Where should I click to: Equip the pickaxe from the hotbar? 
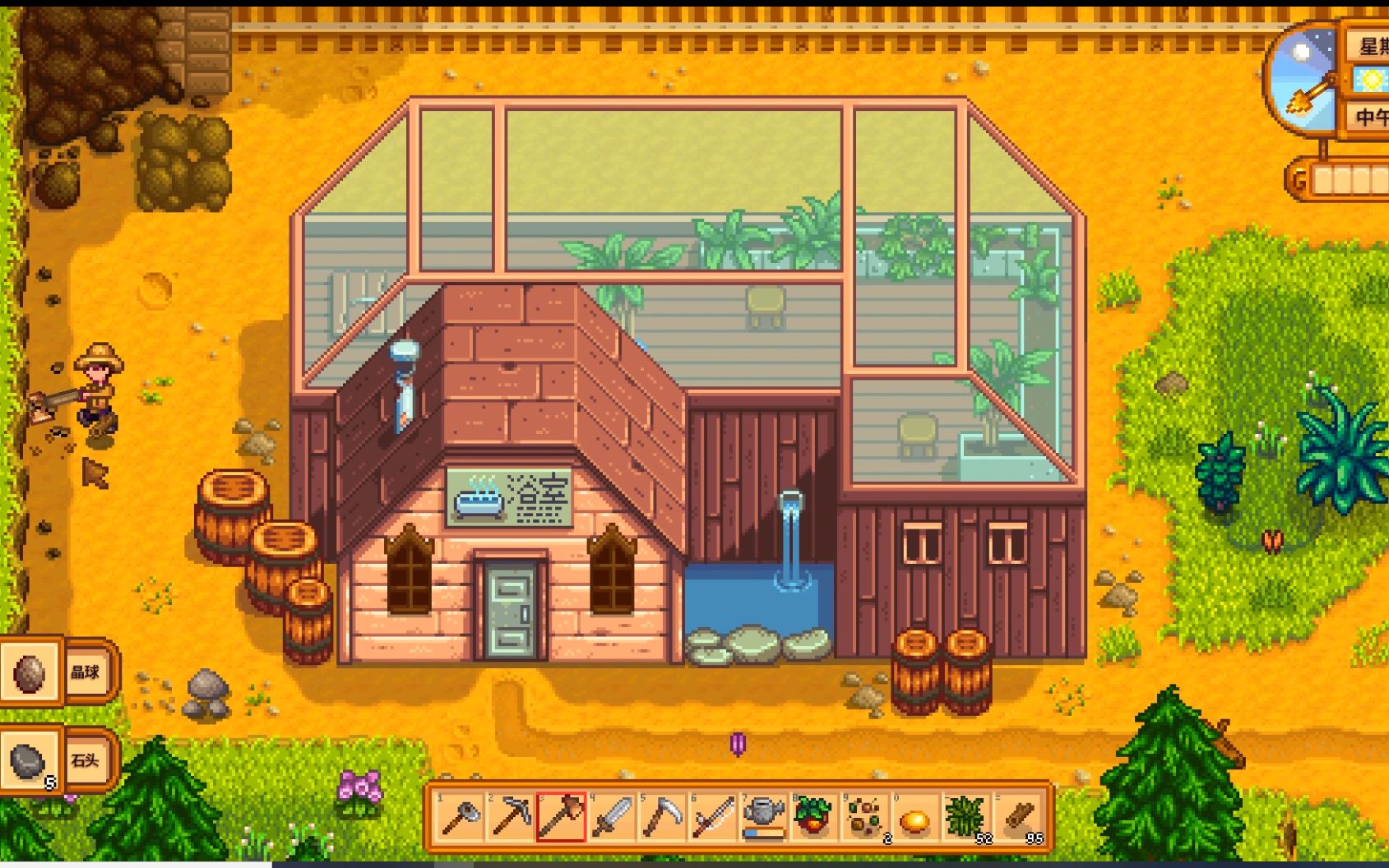[x=511, y=818]
